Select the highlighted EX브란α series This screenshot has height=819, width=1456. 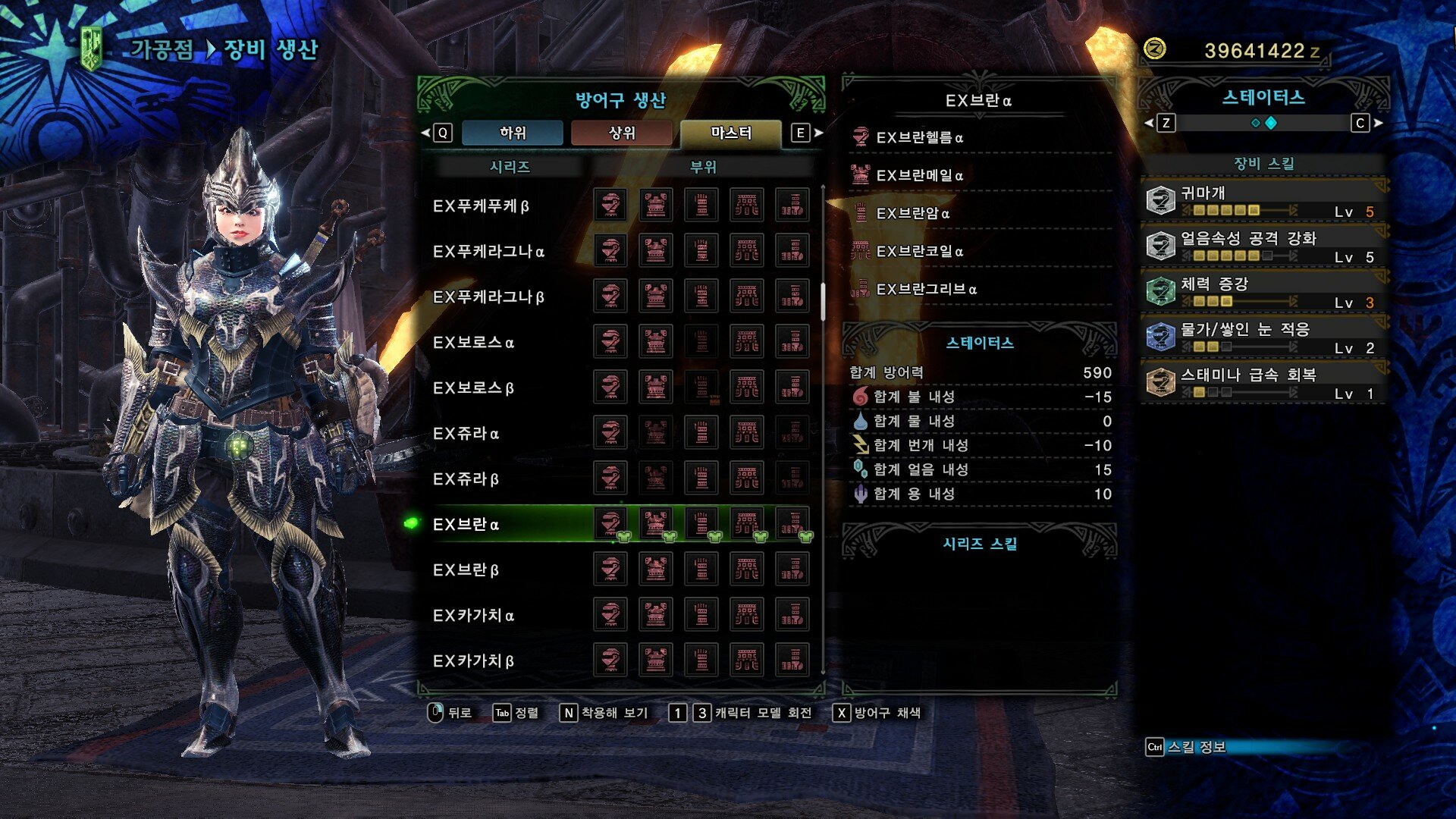(x=466, y=525)
